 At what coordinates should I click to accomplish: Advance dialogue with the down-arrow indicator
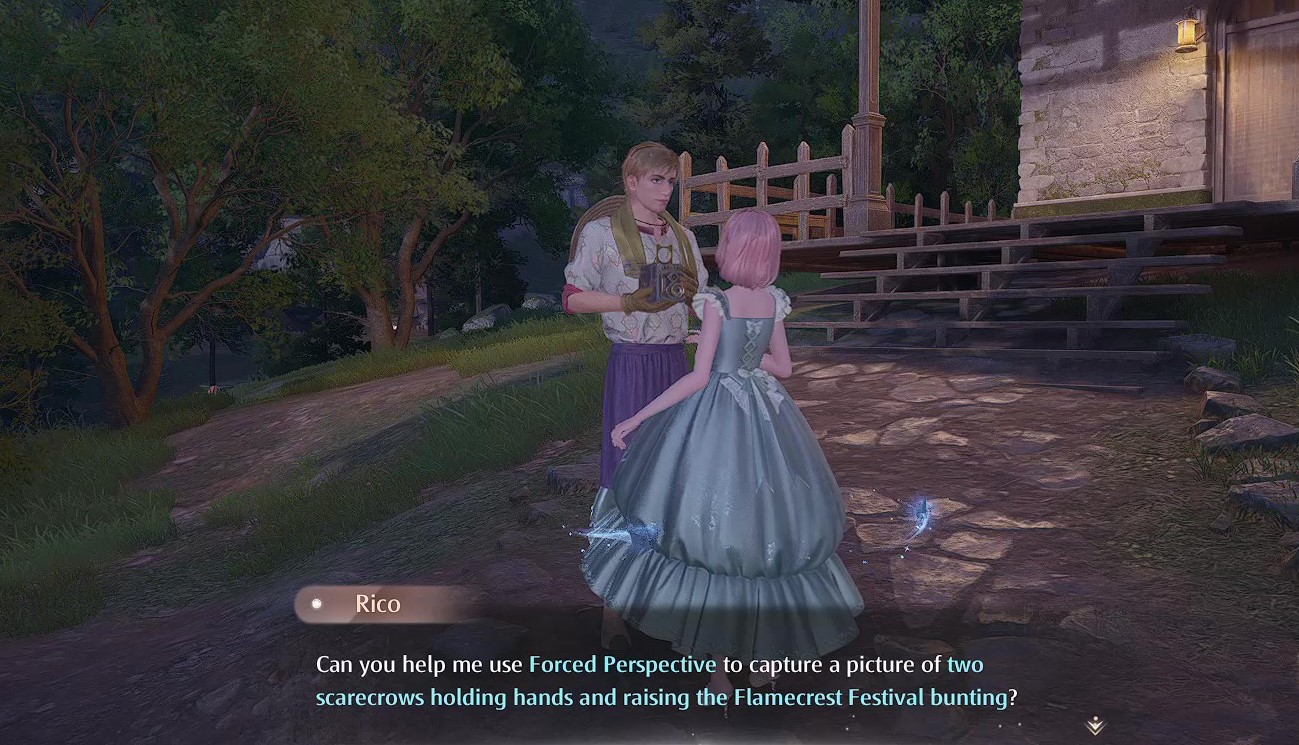(1095, 725)
